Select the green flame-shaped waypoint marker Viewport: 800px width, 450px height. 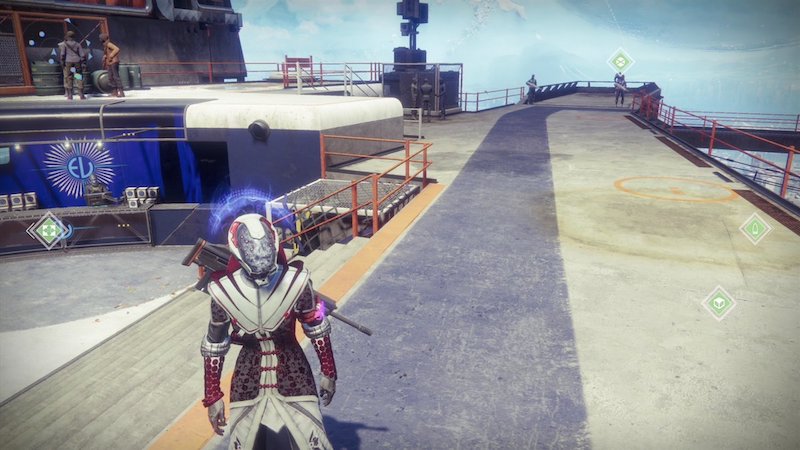[x=755, y=229]
